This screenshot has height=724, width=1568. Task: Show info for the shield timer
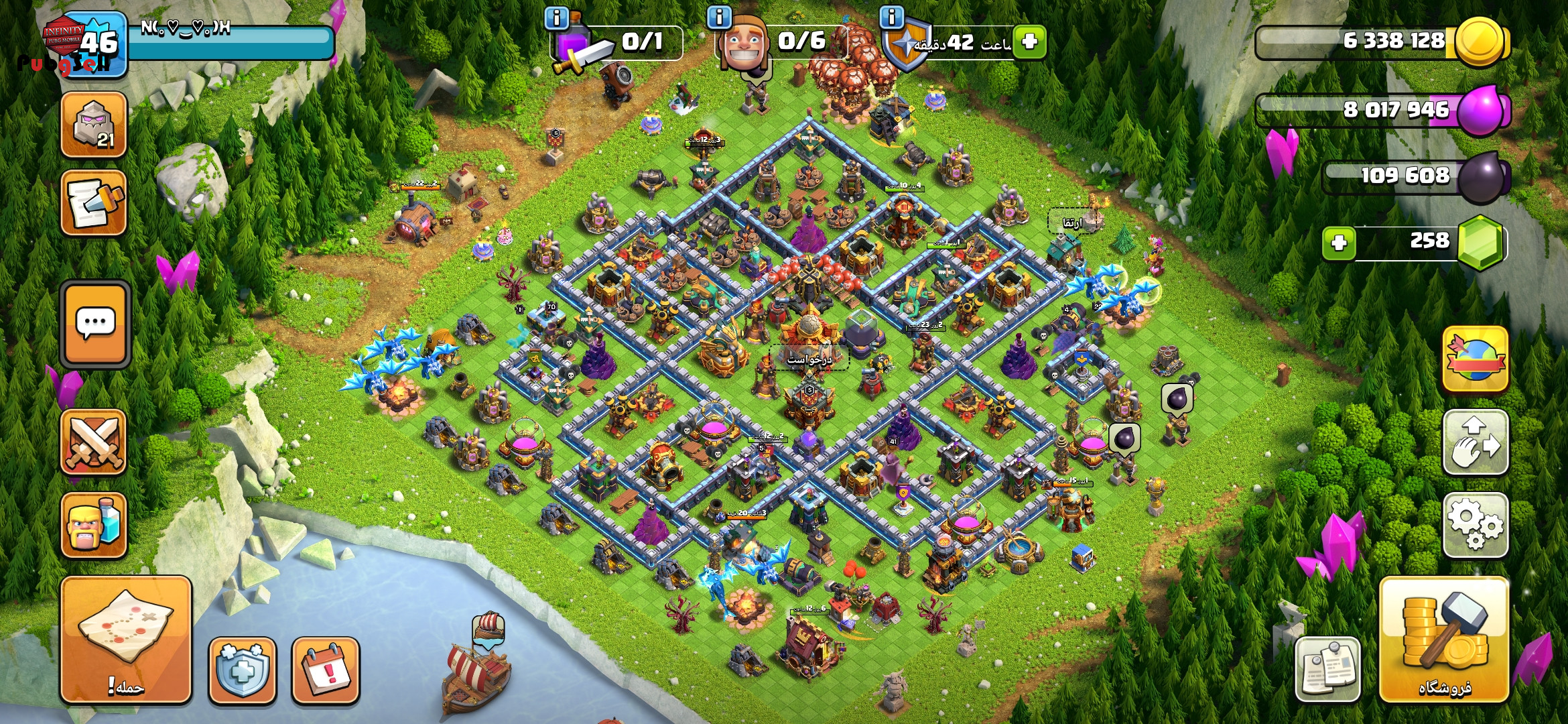coord(891,17)
